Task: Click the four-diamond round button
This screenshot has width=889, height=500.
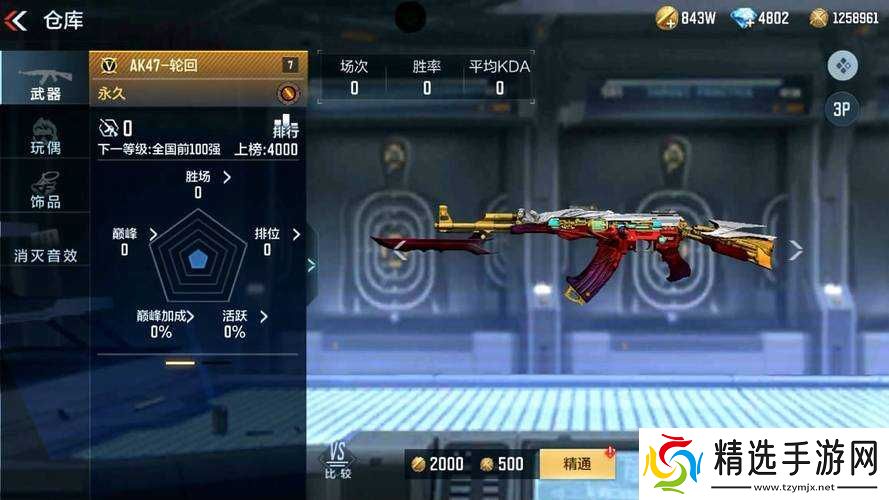Action: coord(842,66)
